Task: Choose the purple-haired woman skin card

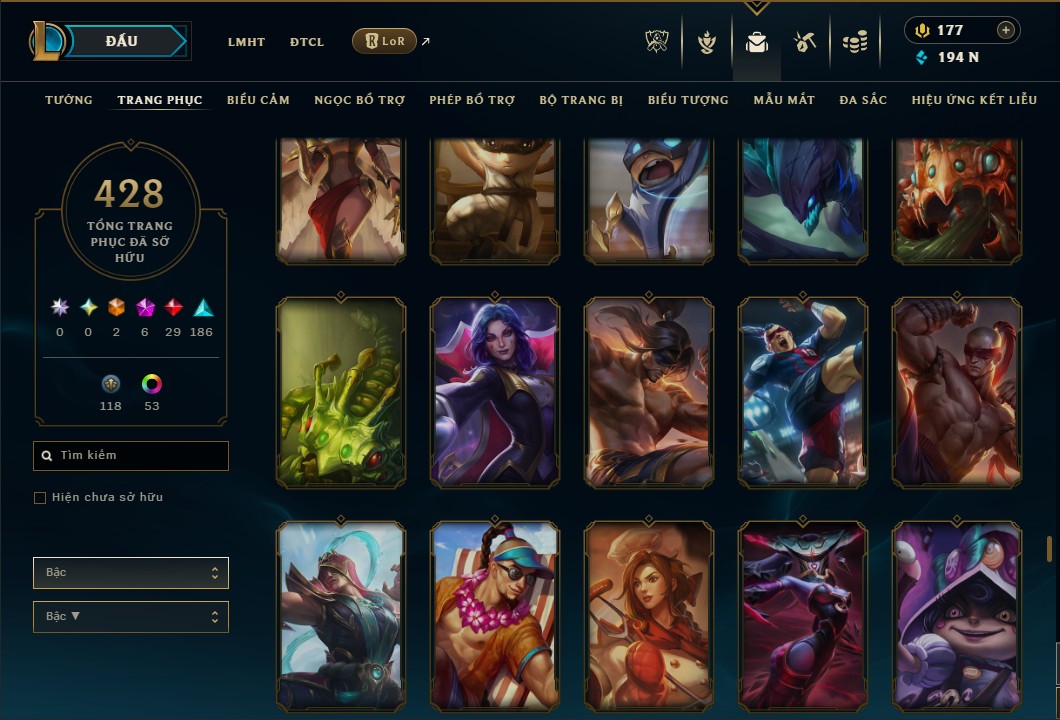Action: [495, 392]
